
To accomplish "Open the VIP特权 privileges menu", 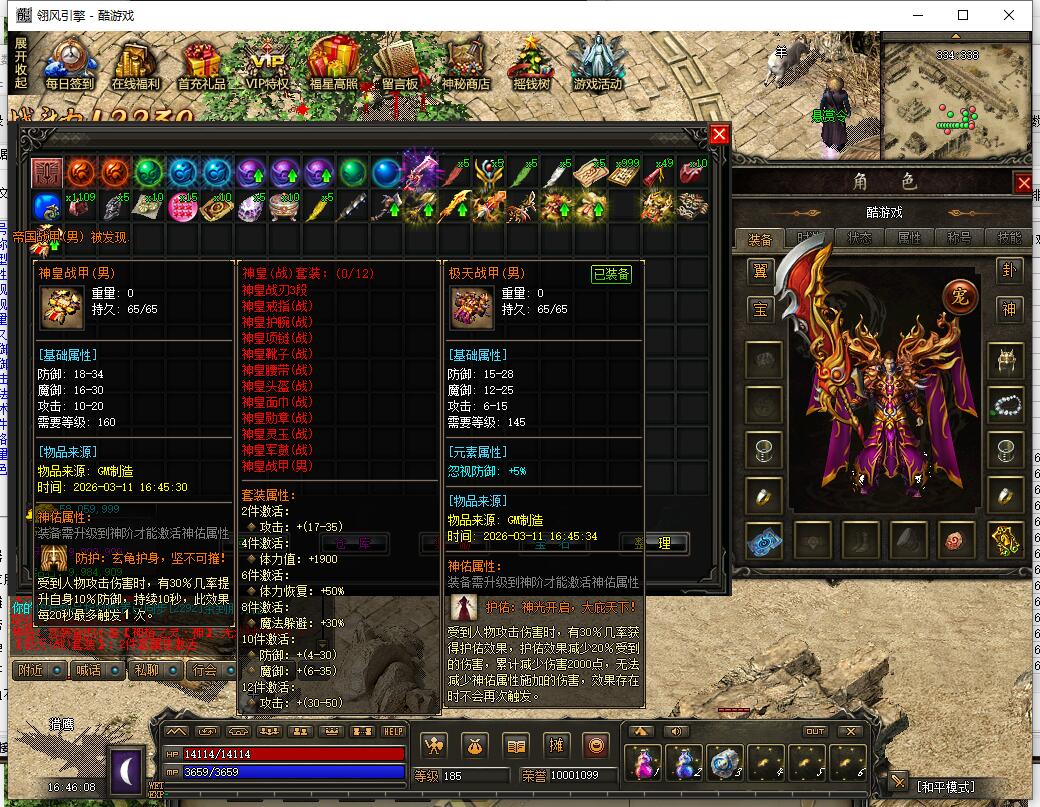I will pyautogui.click(x=267, y=65).
